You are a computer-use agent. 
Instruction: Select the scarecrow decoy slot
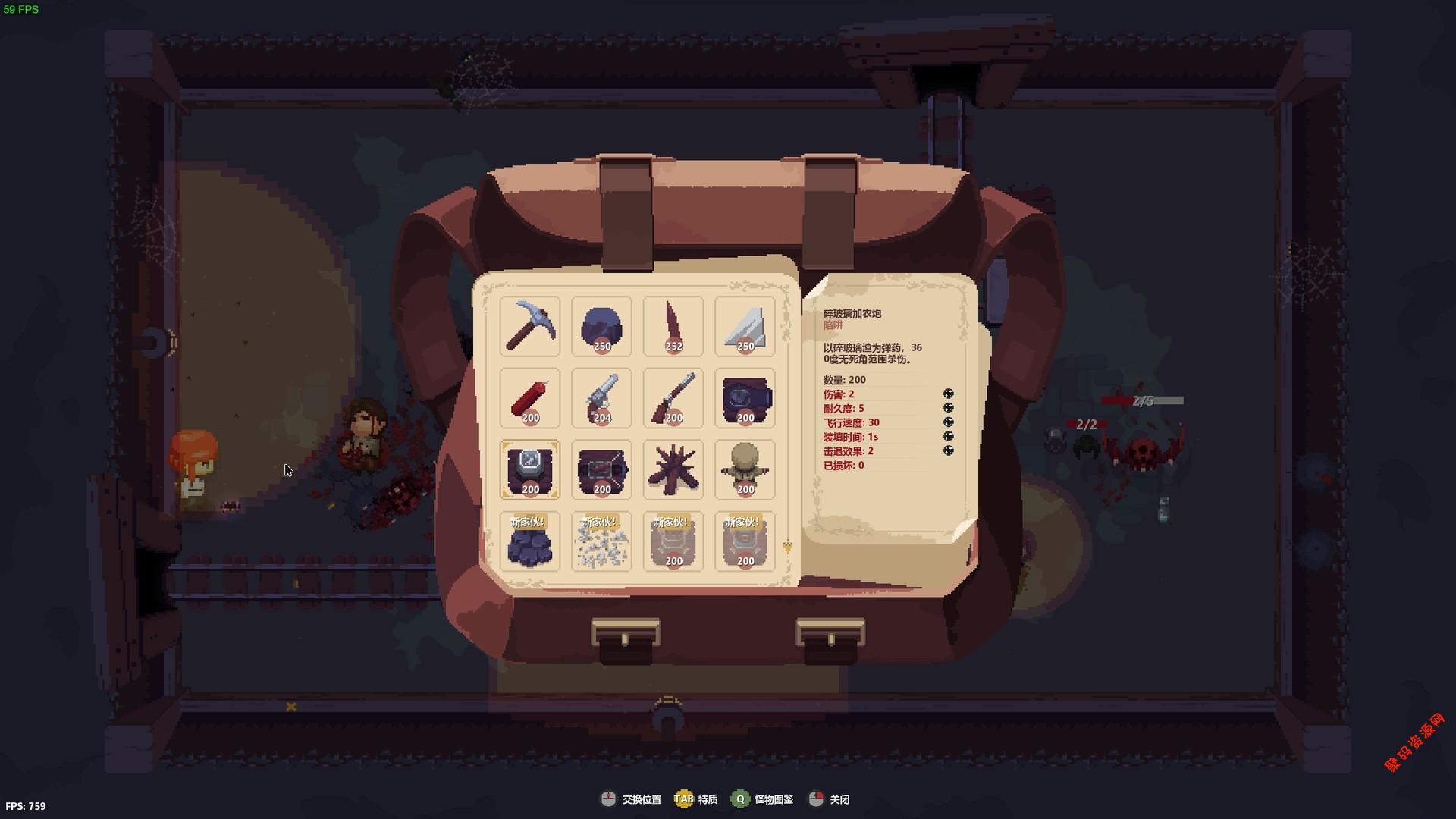coord(745,469)
